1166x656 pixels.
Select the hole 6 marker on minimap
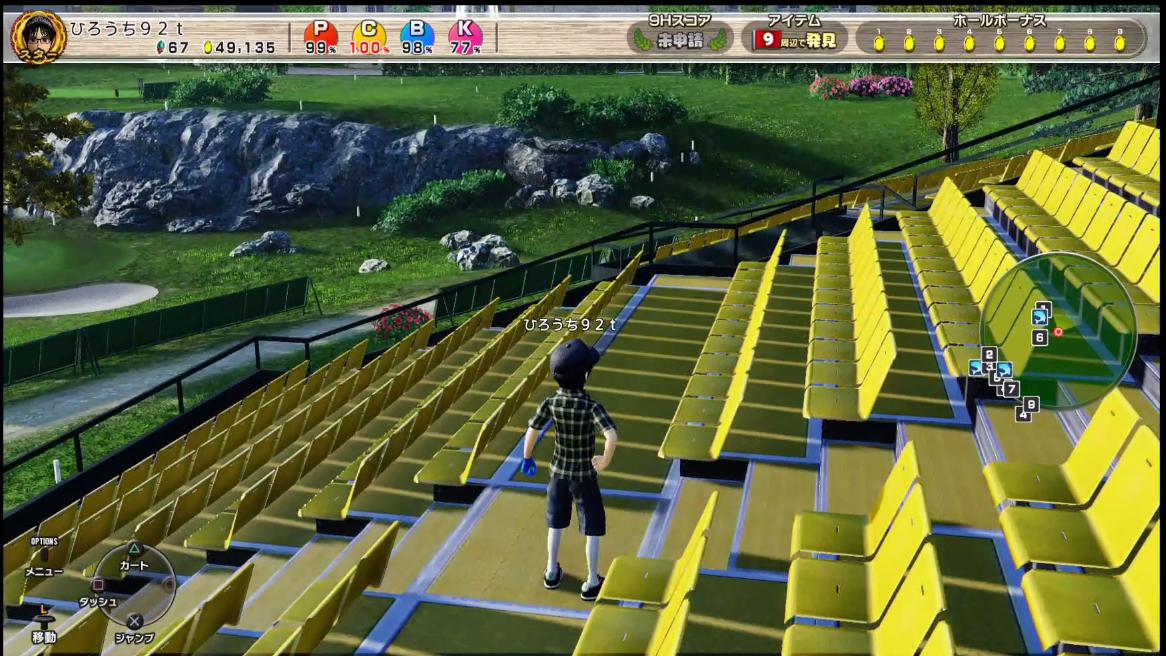1040,338
